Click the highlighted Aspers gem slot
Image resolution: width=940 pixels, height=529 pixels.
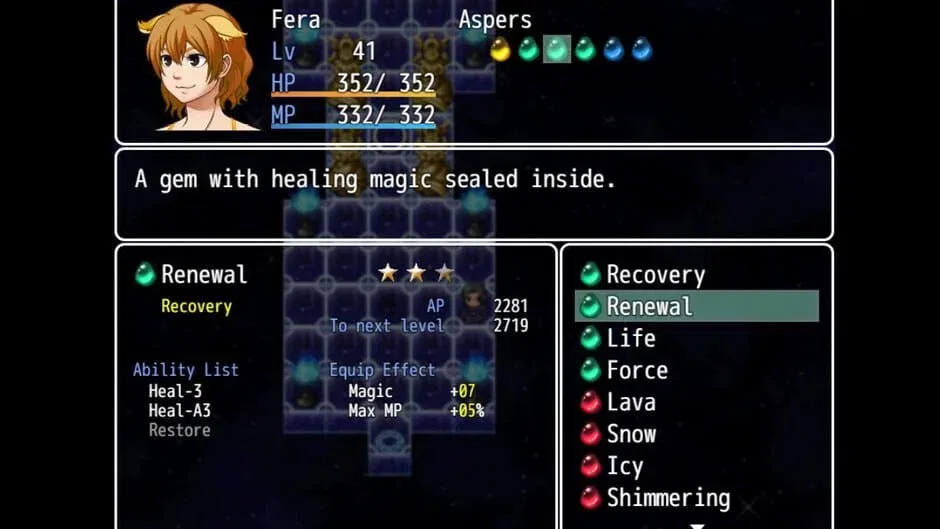[557, 49]
